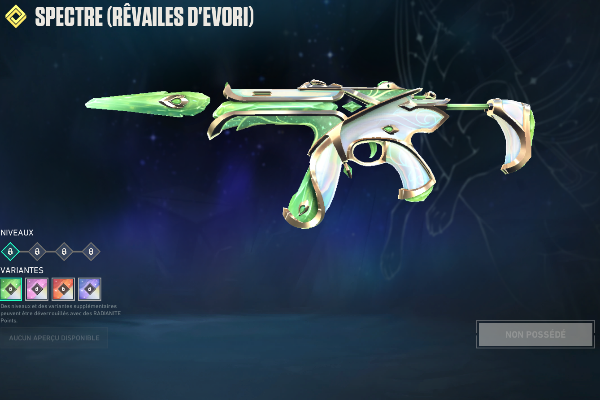
Task: Choose the pink variant swatch
Action: [x=37, y=288]
